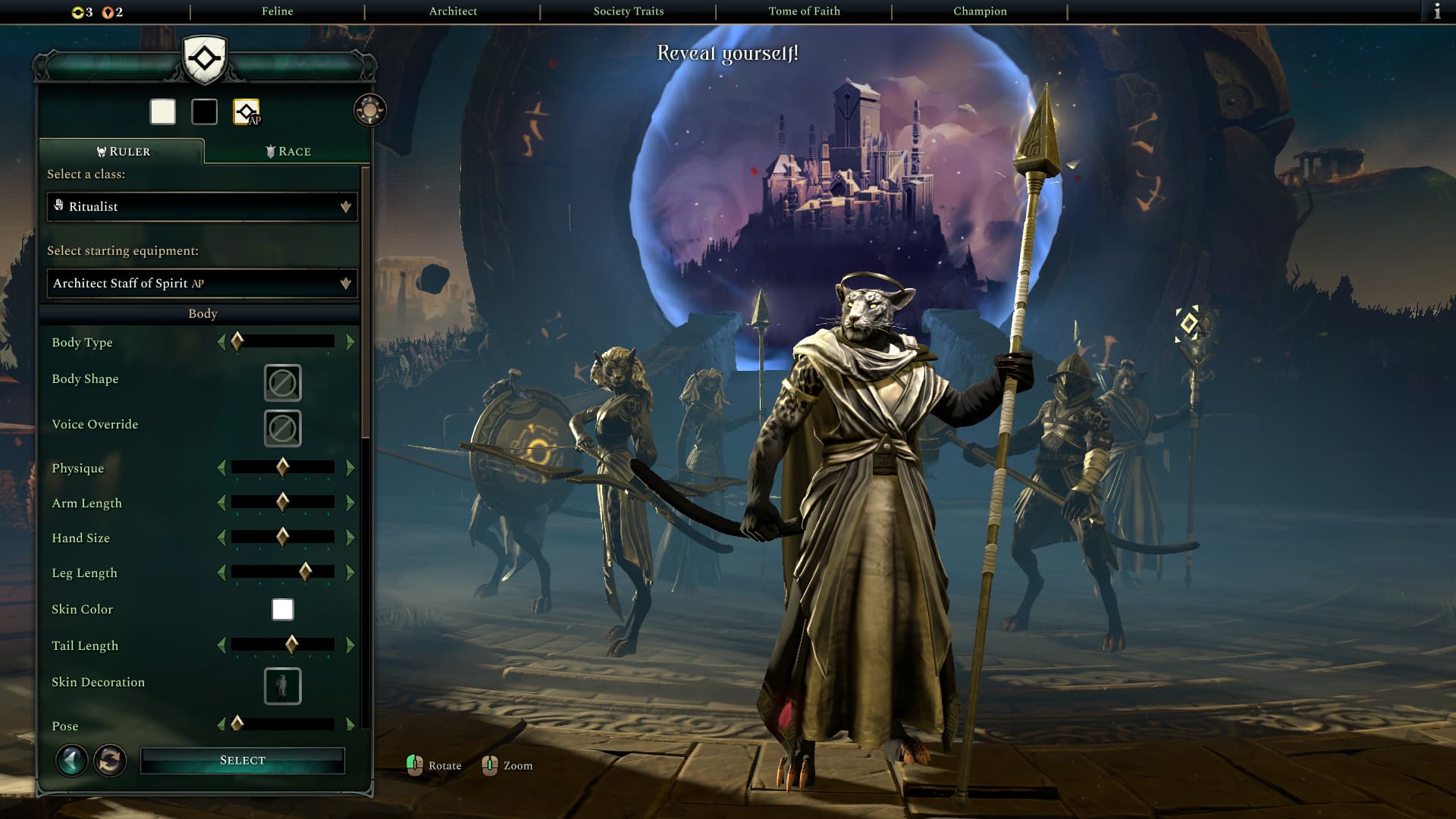Pick the white primary color swatch
The width and height of the screenshot is (1456, 819).
163,112
